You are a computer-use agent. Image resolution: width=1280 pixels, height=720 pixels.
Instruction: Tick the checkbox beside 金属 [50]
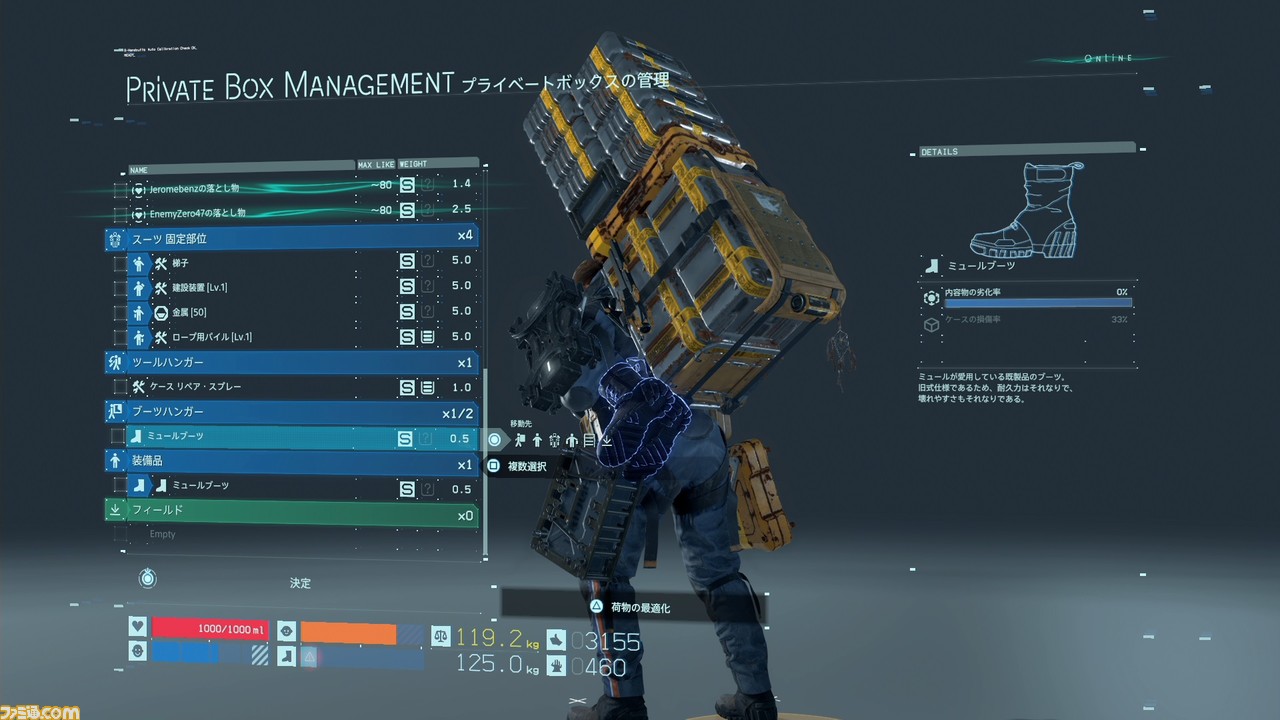pos(120,313)
